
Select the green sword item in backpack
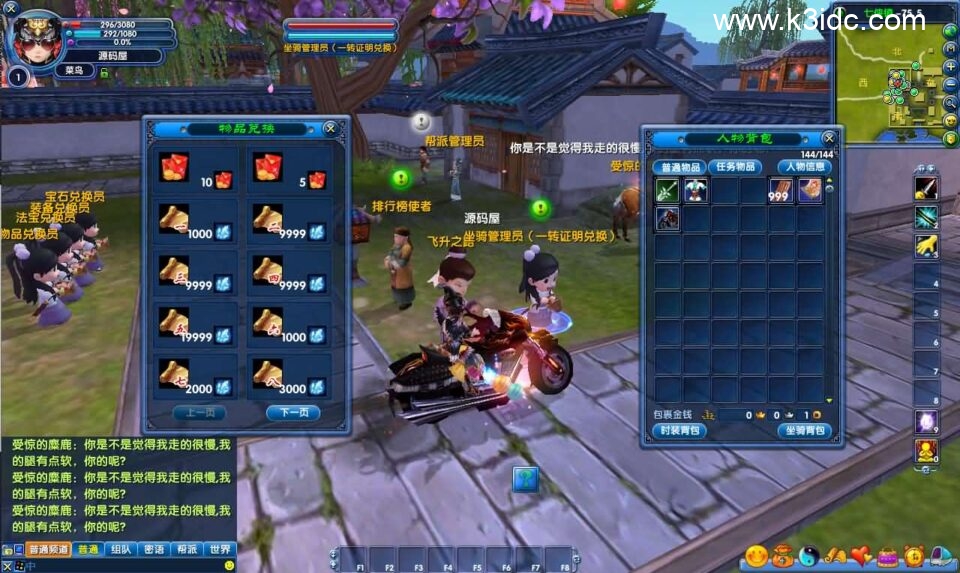[668, 190]
